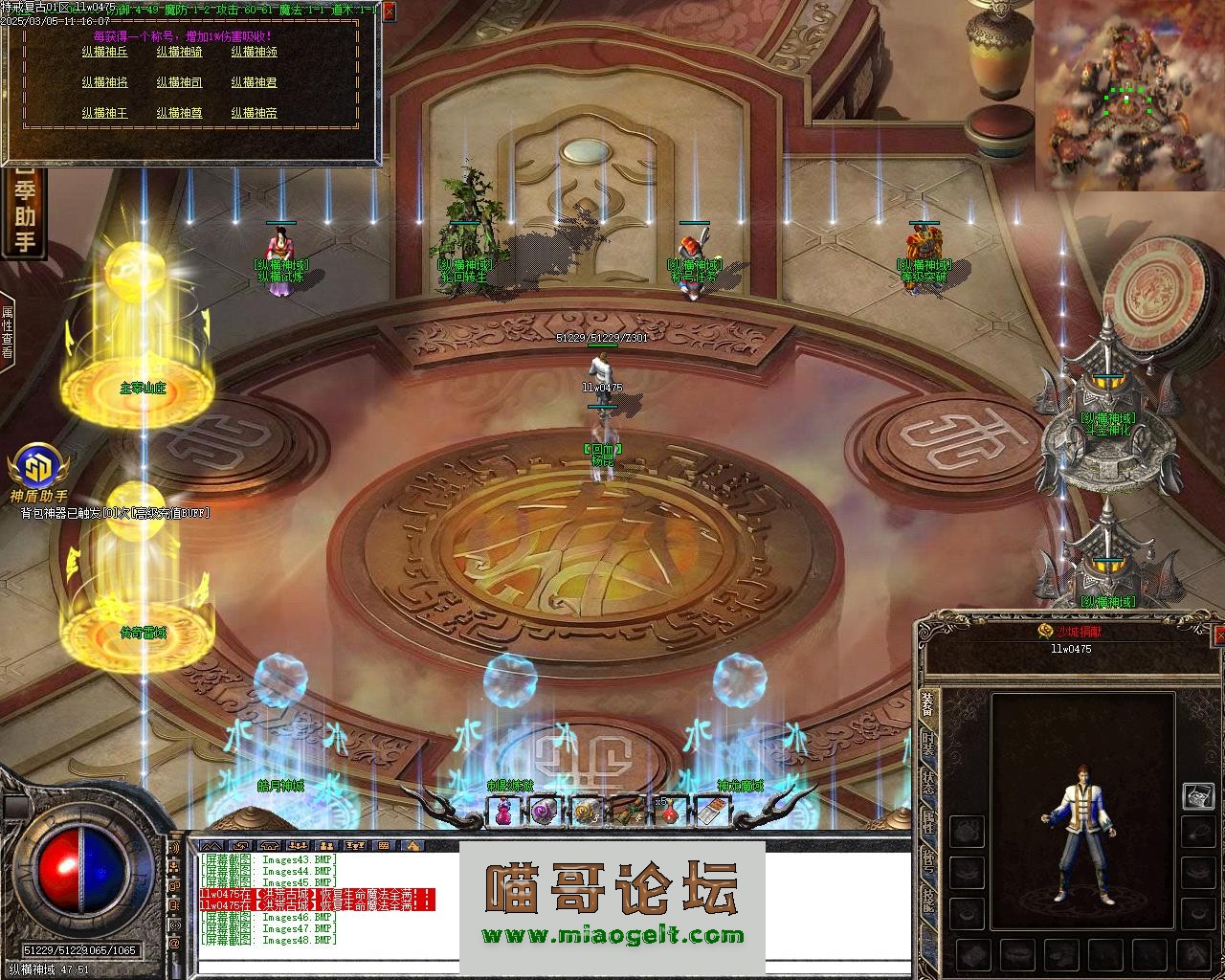Select the 纵横神王 title link

pyautogui.click(x=104, y=112)
